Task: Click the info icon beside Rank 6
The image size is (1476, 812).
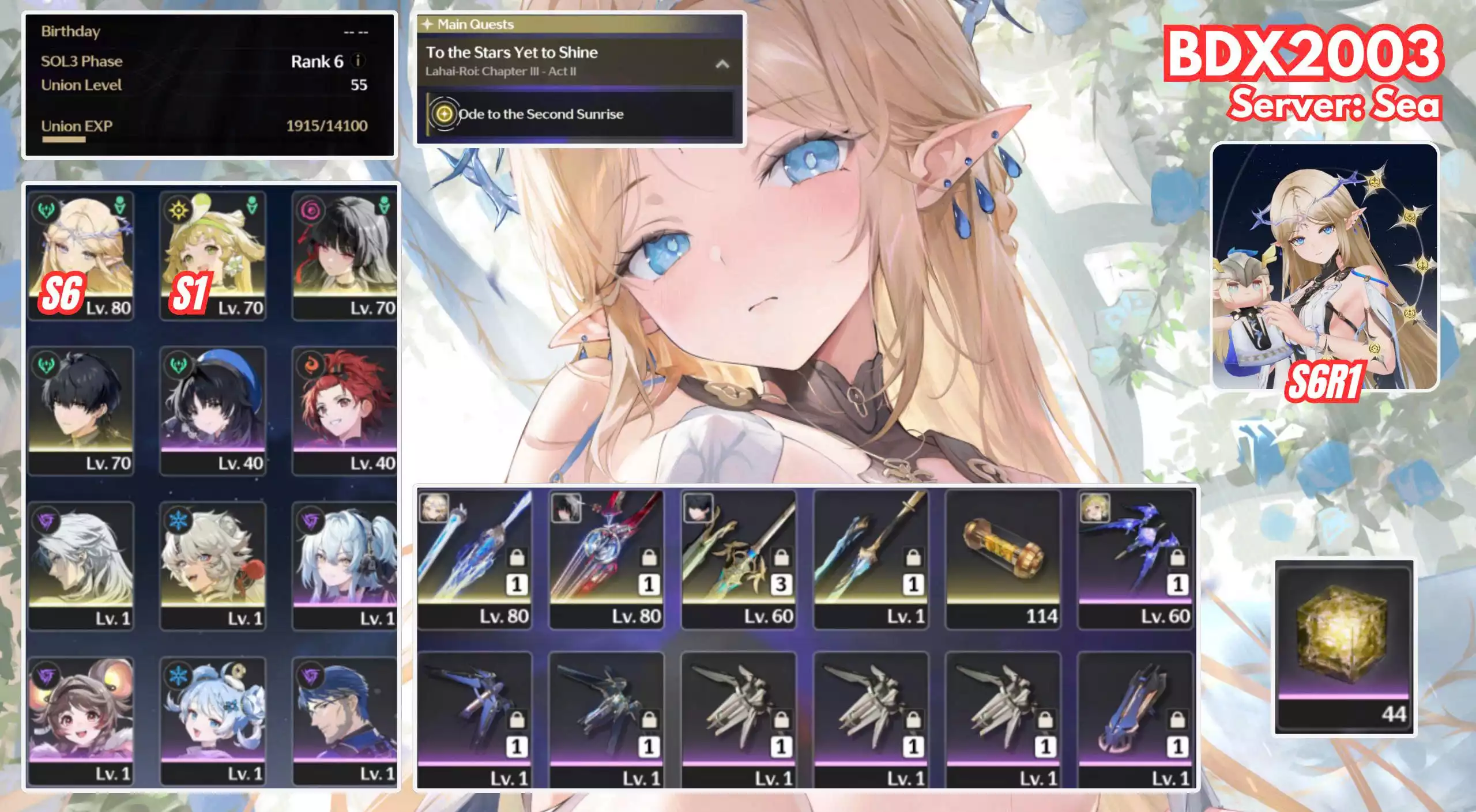Action: pos(358,61)
